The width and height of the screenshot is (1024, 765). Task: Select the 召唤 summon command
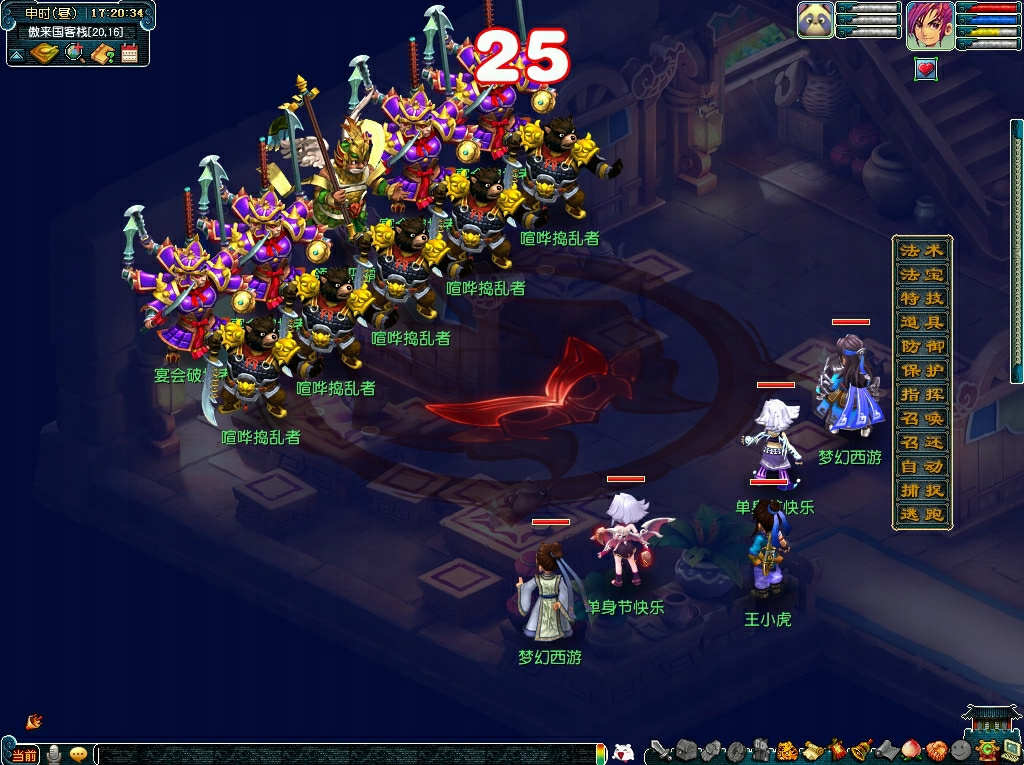tap(921, 418)
